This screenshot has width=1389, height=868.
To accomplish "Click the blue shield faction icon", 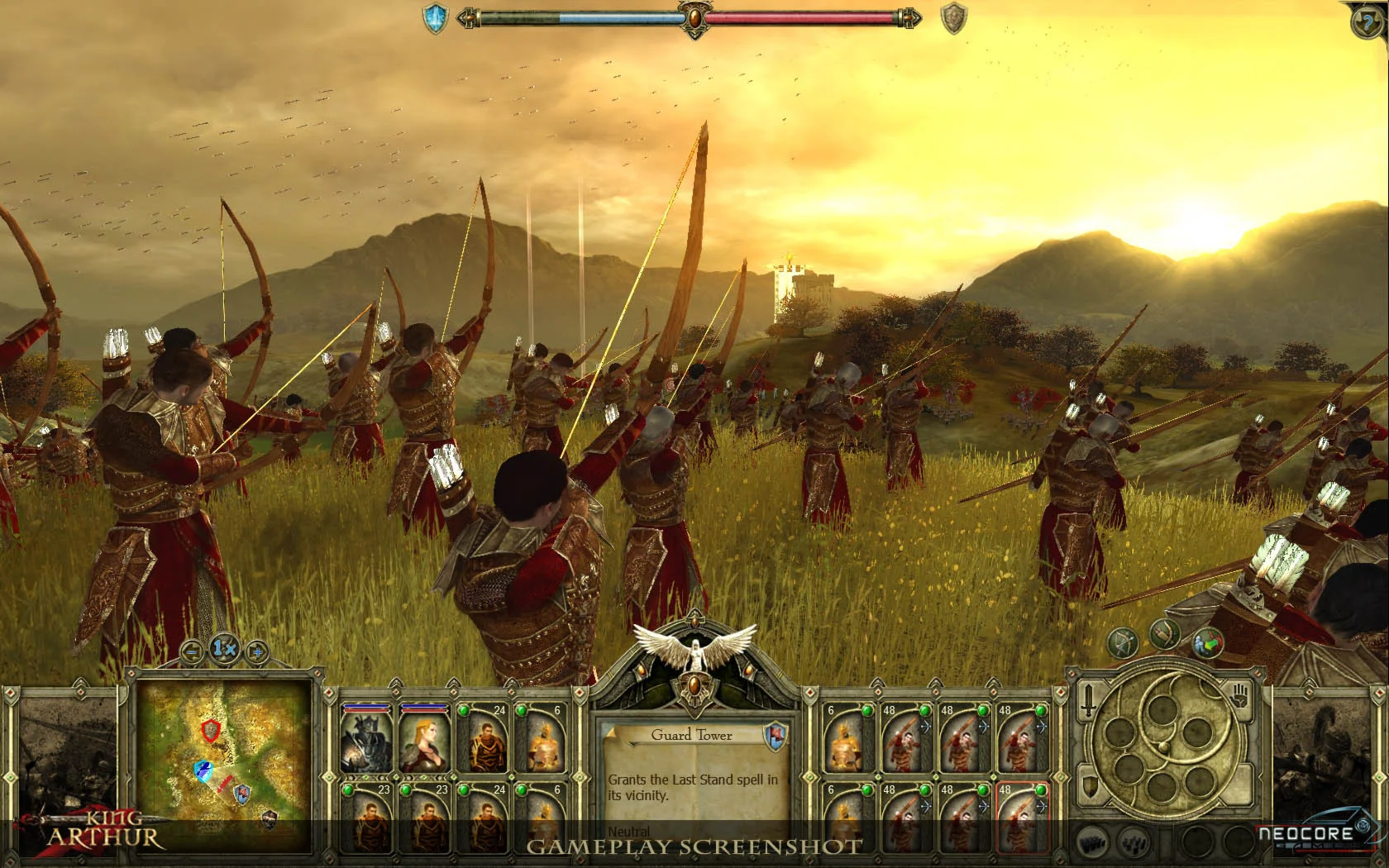I will [435, 18].
